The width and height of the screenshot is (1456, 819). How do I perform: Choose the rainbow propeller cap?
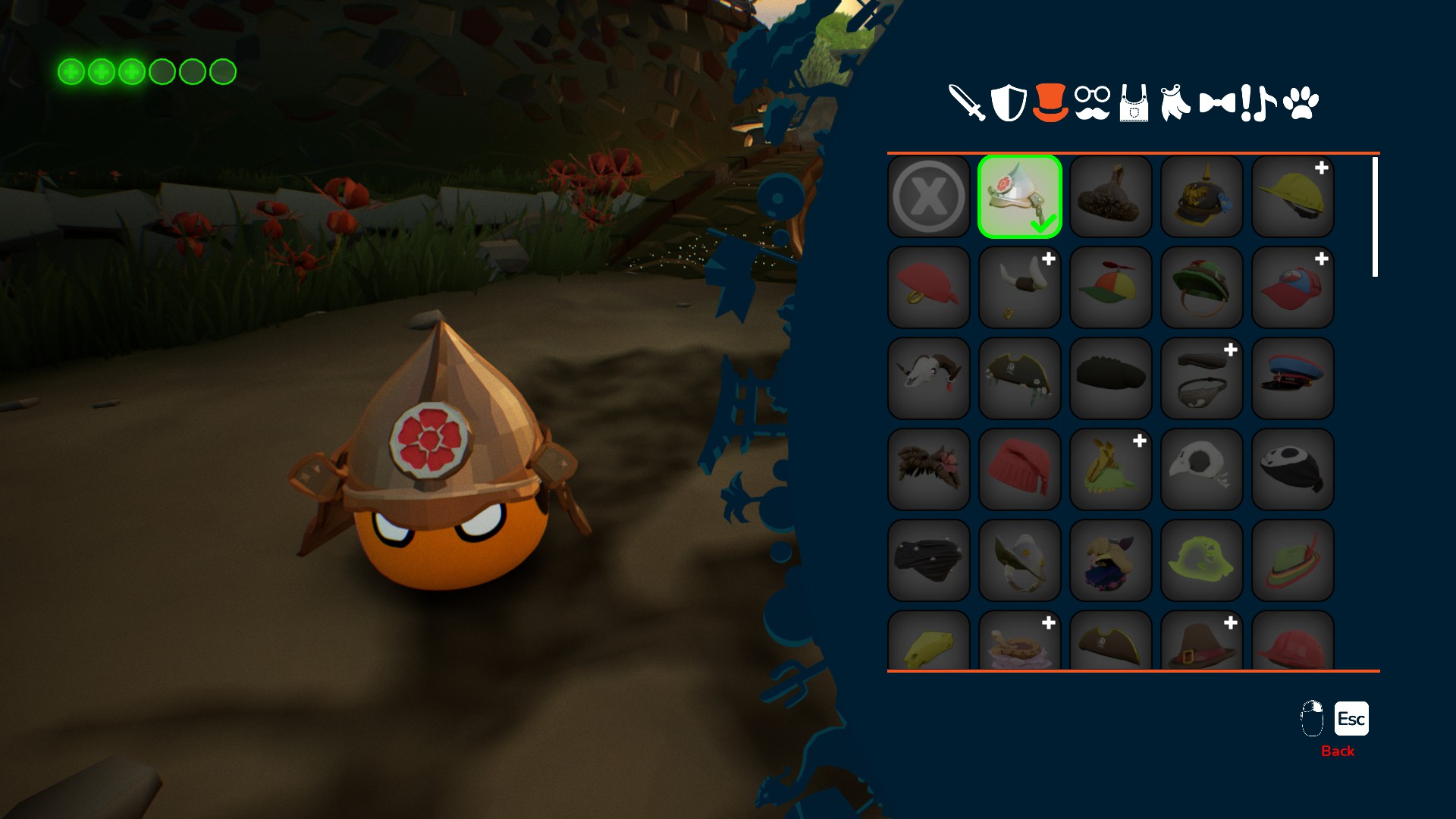pos(1111,287)
